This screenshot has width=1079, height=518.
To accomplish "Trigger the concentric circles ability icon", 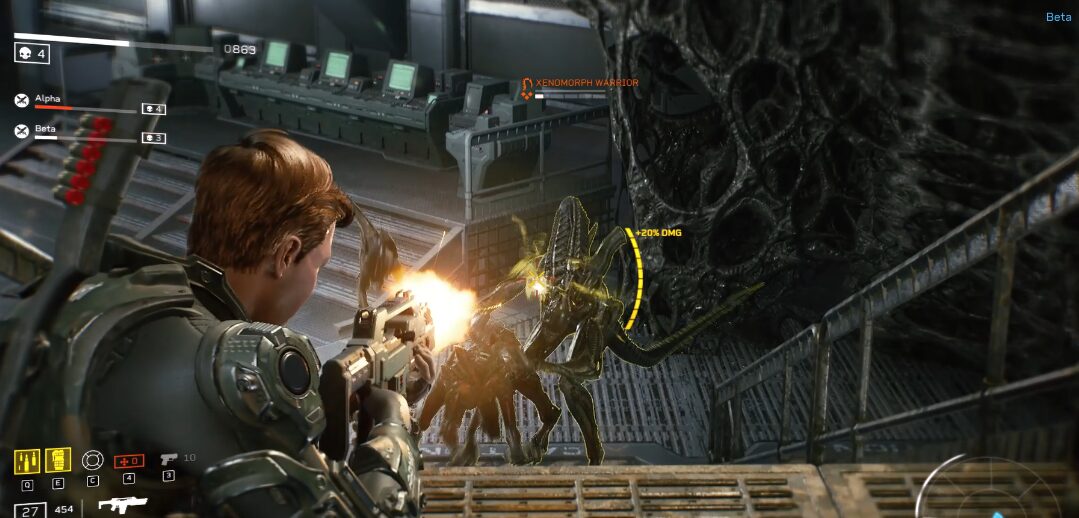I will 92,461.
